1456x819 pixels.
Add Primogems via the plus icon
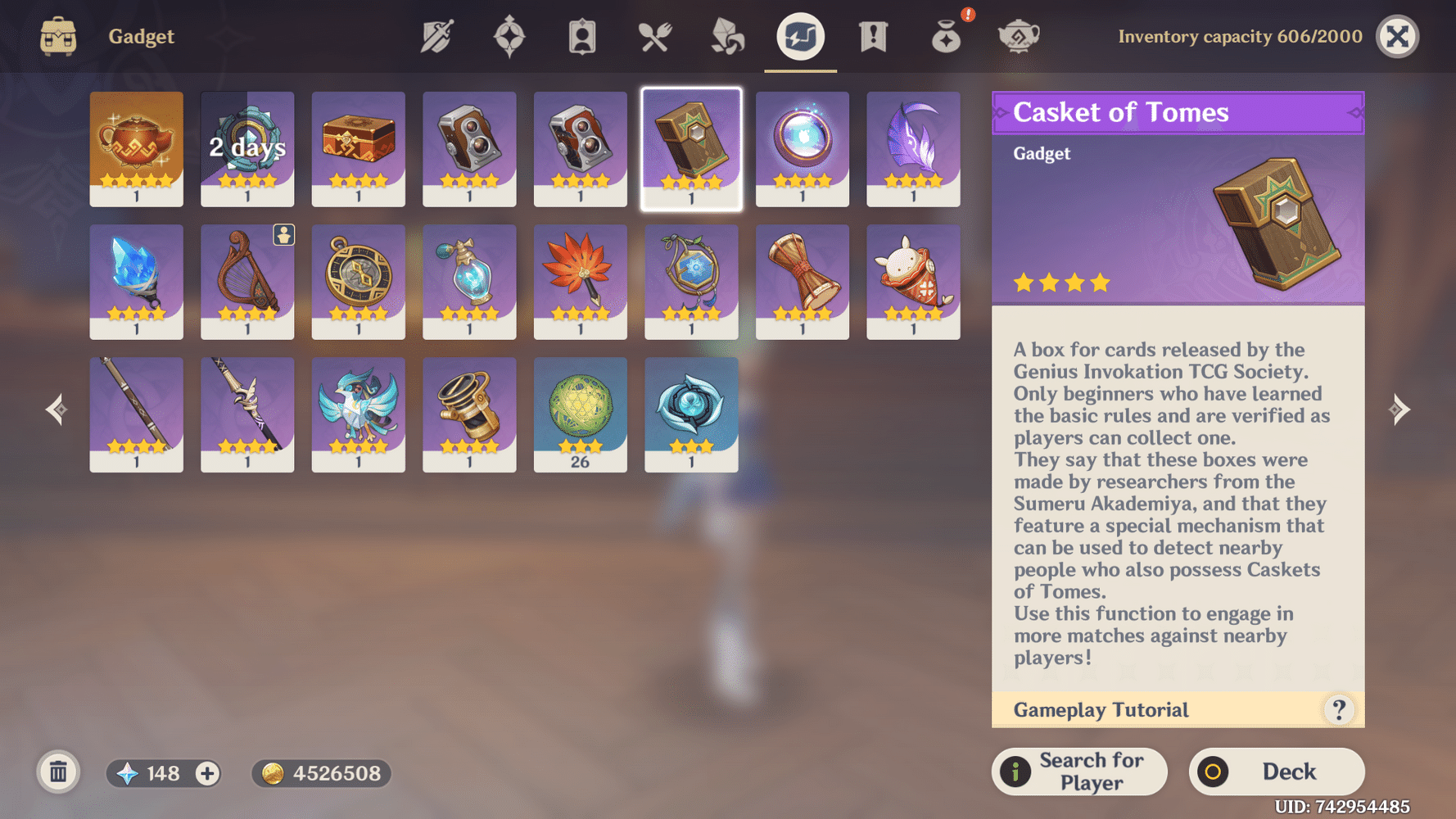[207, 773]
